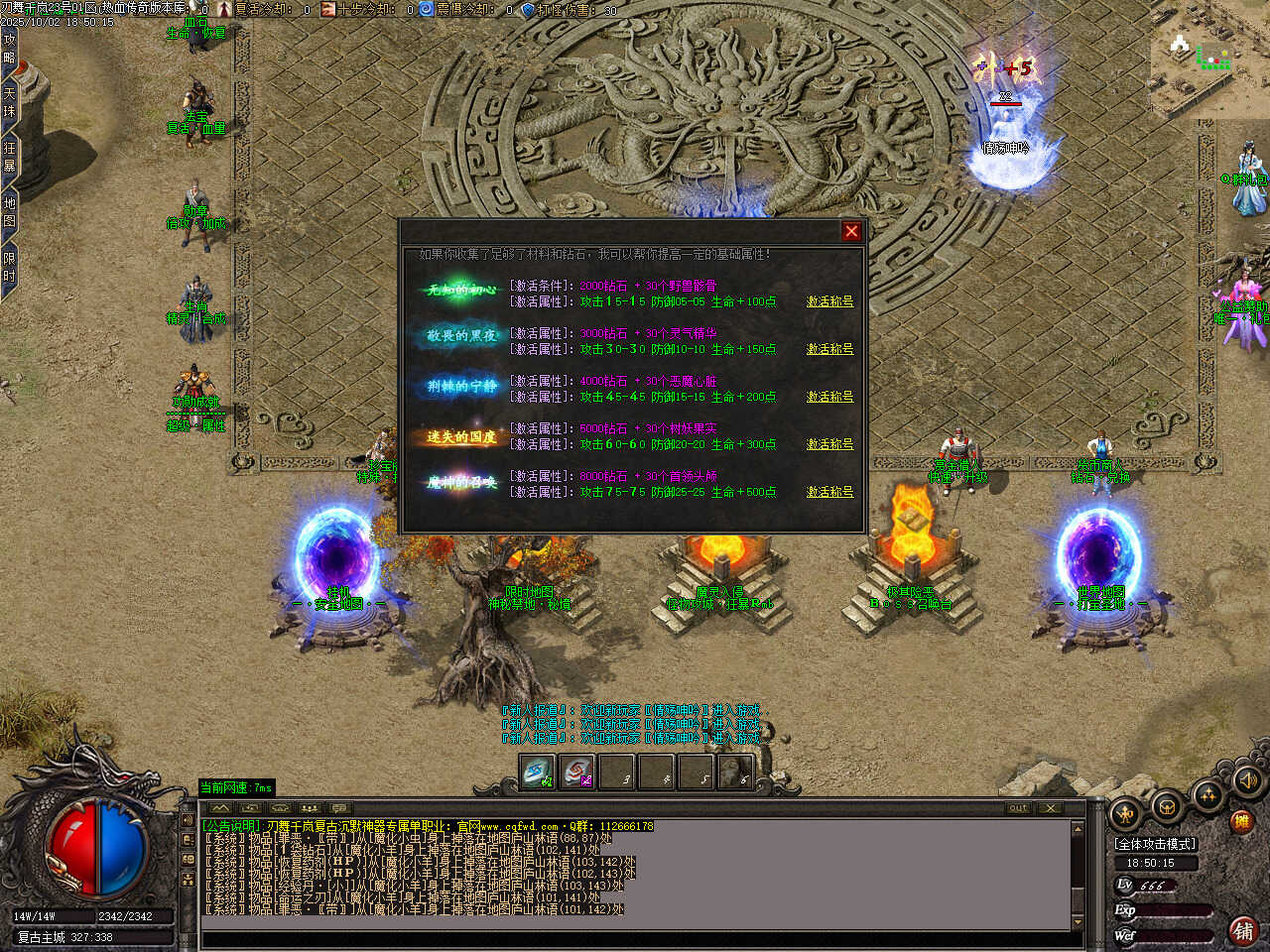Click the chat text input bar
Viewport: 1270px width, 952px height.
[x=635, y=938]
